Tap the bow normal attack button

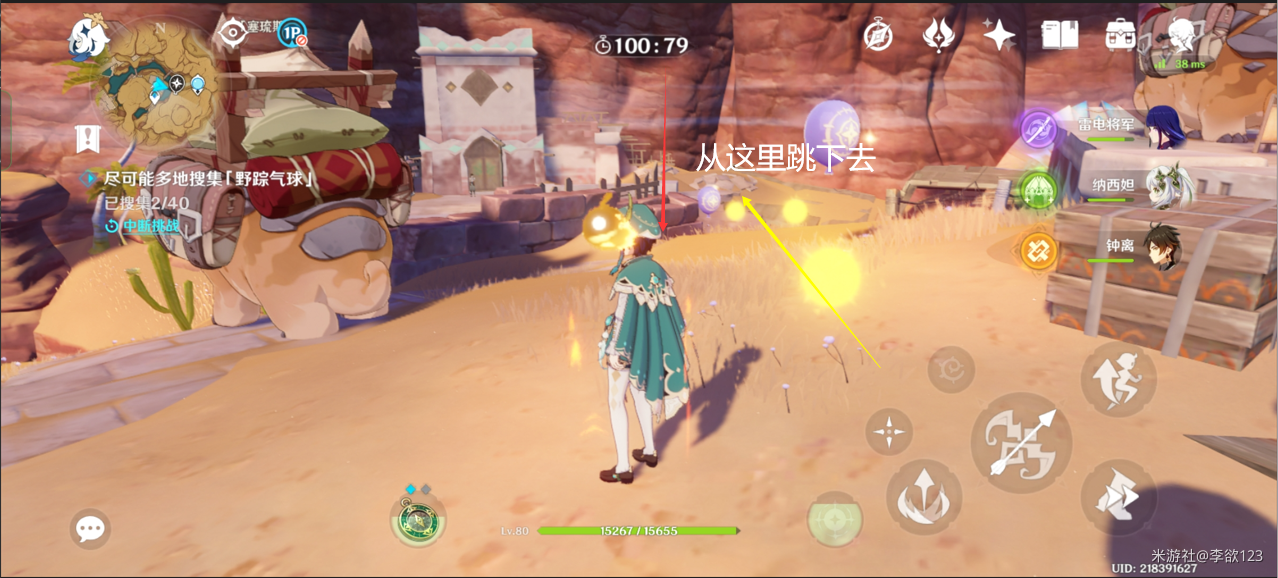[x=1021, y=443]
